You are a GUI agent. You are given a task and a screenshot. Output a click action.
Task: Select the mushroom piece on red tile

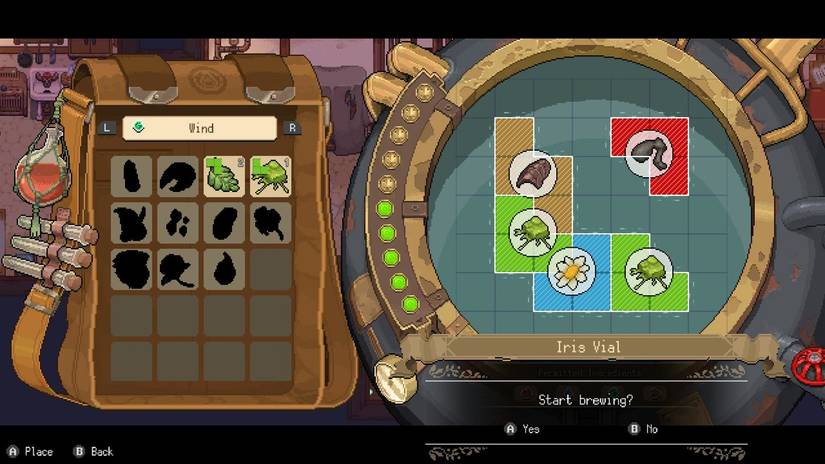tap(649, 152)
